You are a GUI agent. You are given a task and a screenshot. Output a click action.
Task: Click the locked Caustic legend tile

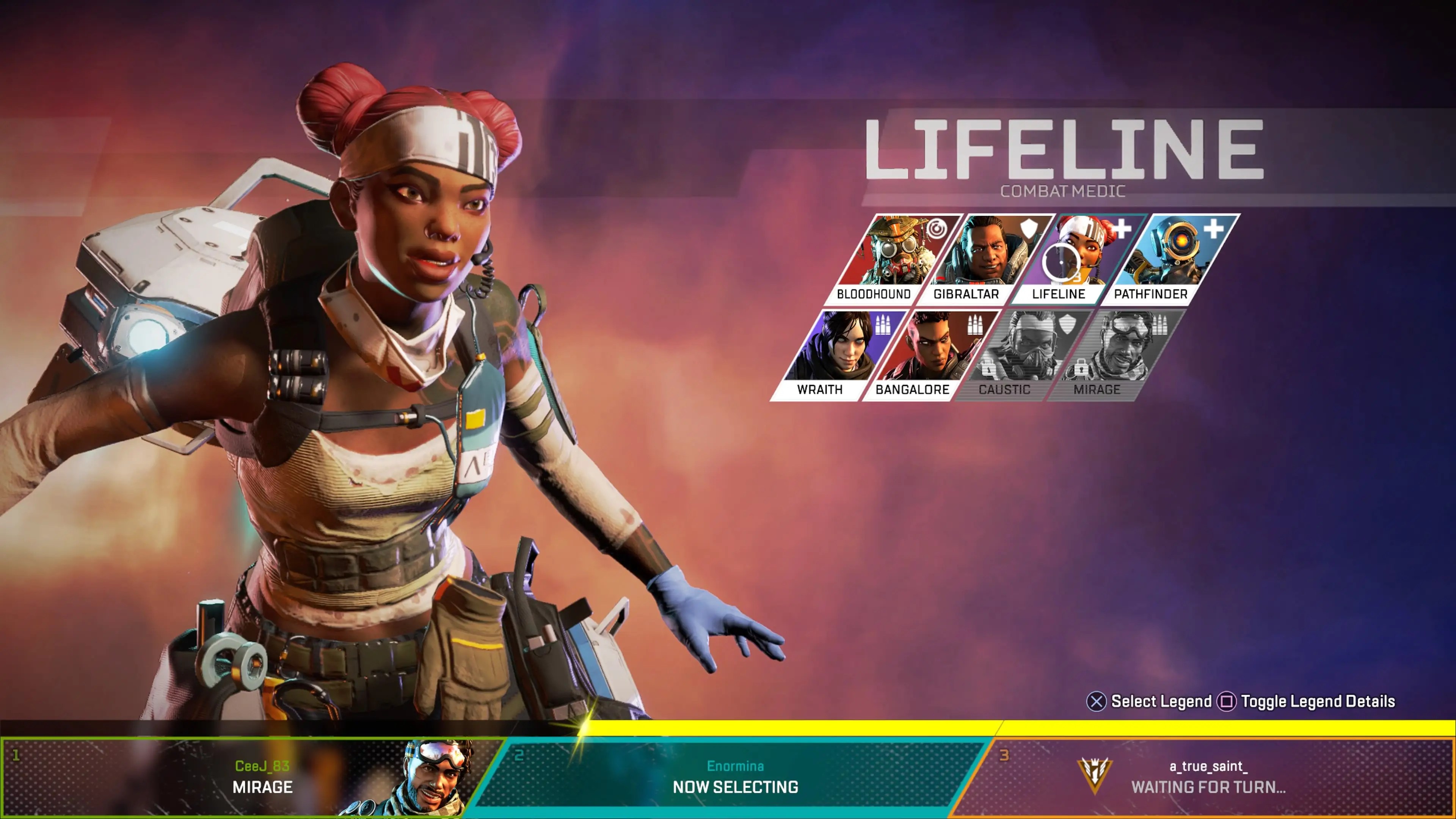point(1022,355)
